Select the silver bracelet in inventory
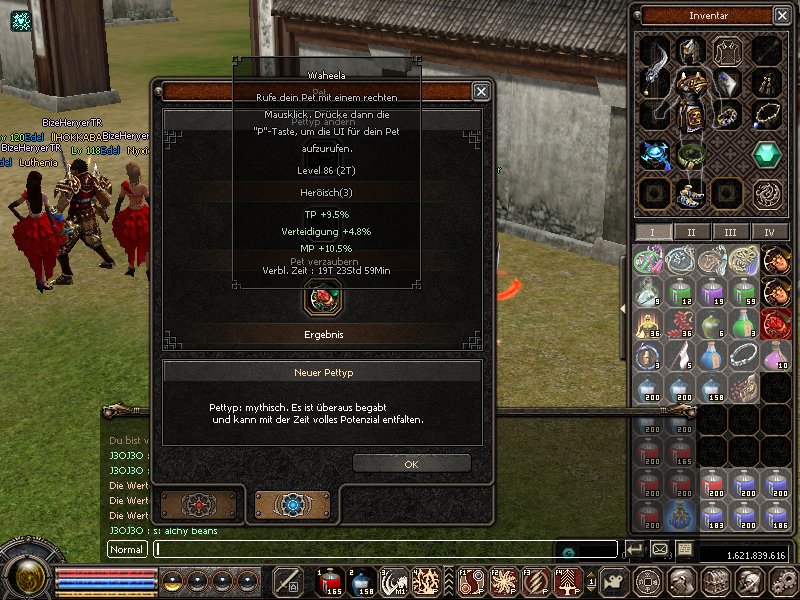The image size is (800, 600). 744,355
